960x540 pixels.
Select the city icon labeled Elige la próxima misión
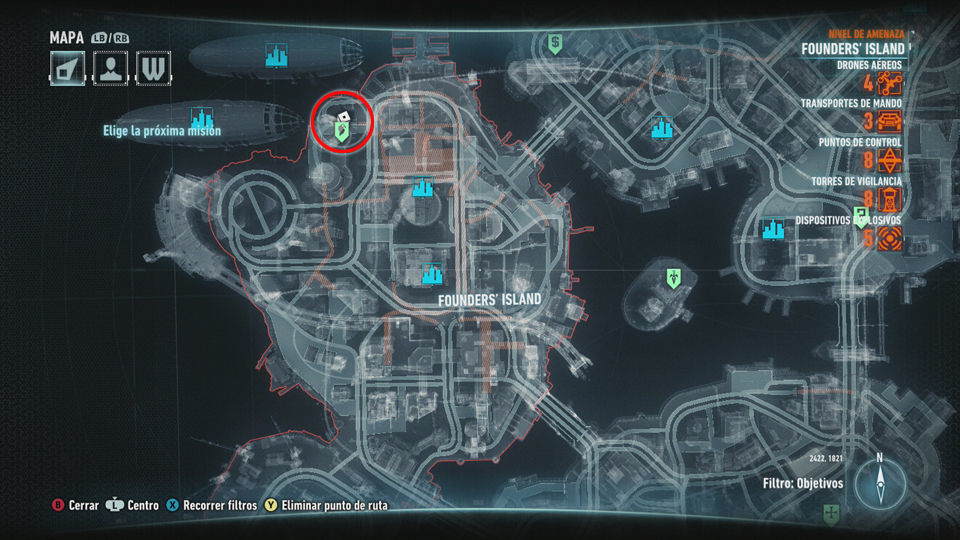203,119
